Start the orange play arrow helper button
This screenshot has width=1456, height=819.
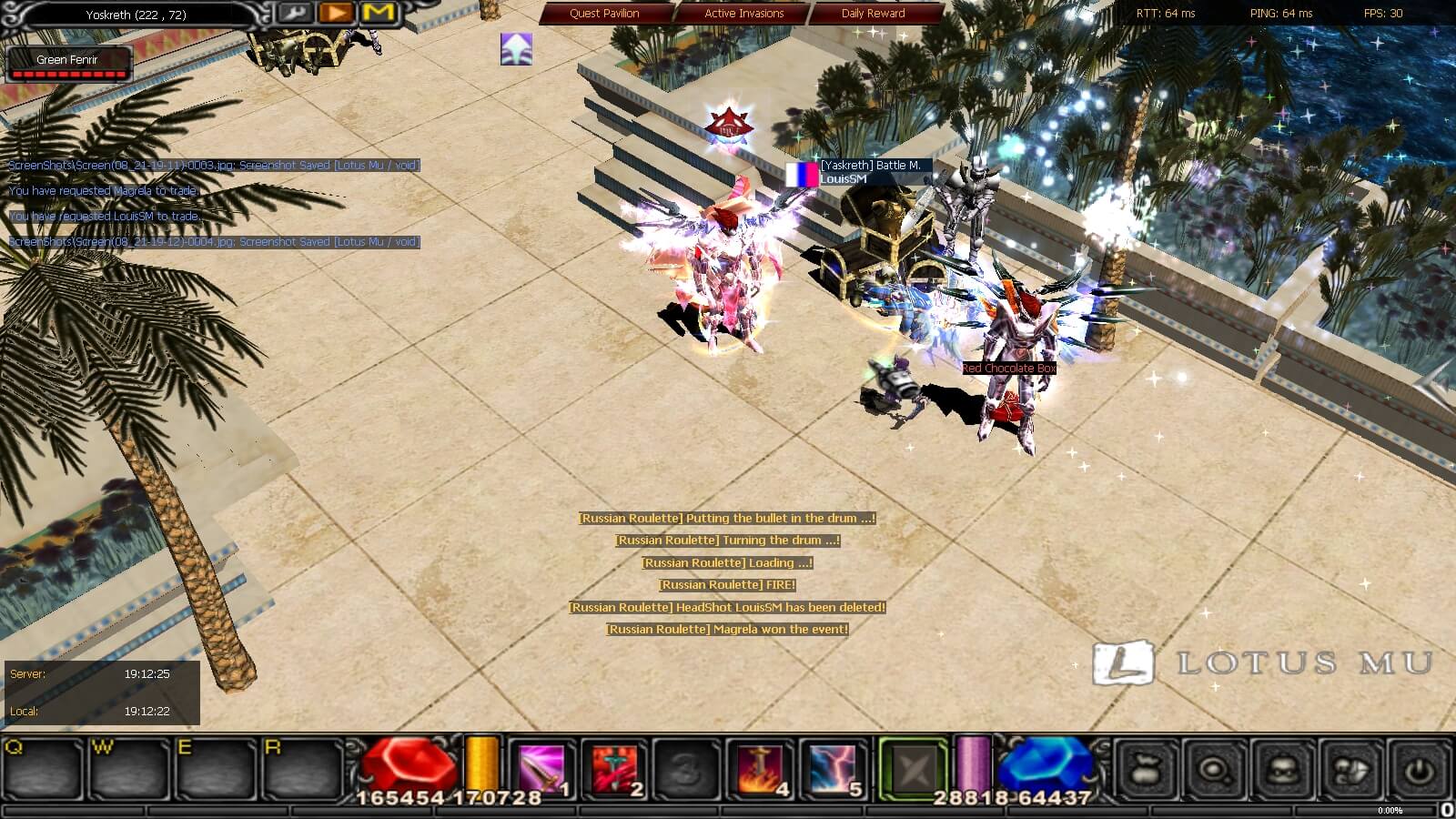[336, 14]
